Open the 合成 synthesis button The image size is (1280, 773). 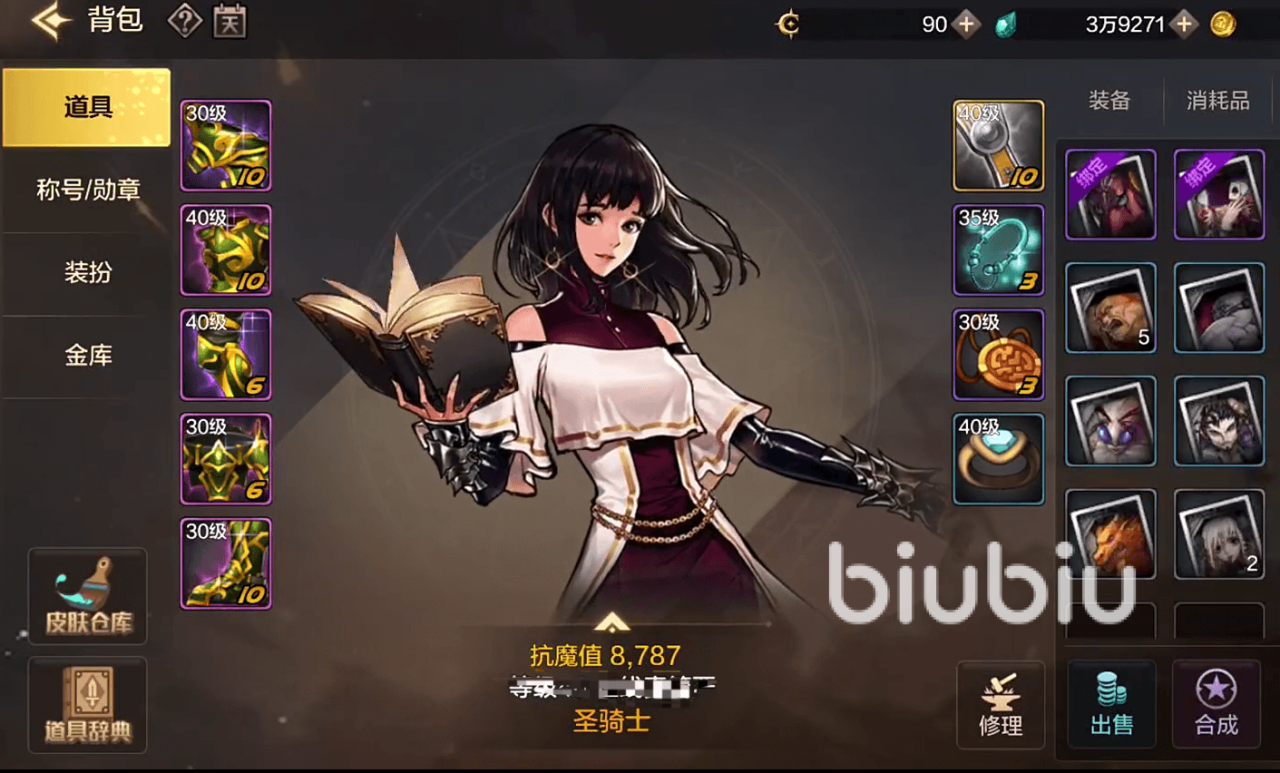coord(1216,705)
